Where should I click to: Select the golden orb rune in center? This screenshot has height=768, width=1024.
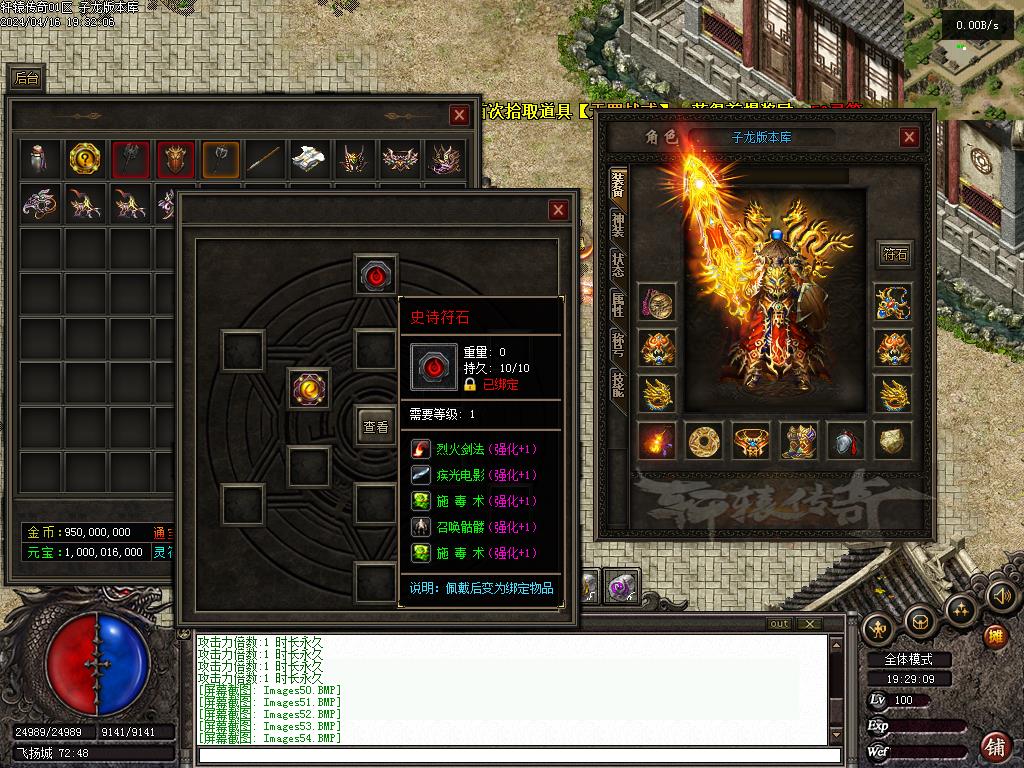point(309,388)
